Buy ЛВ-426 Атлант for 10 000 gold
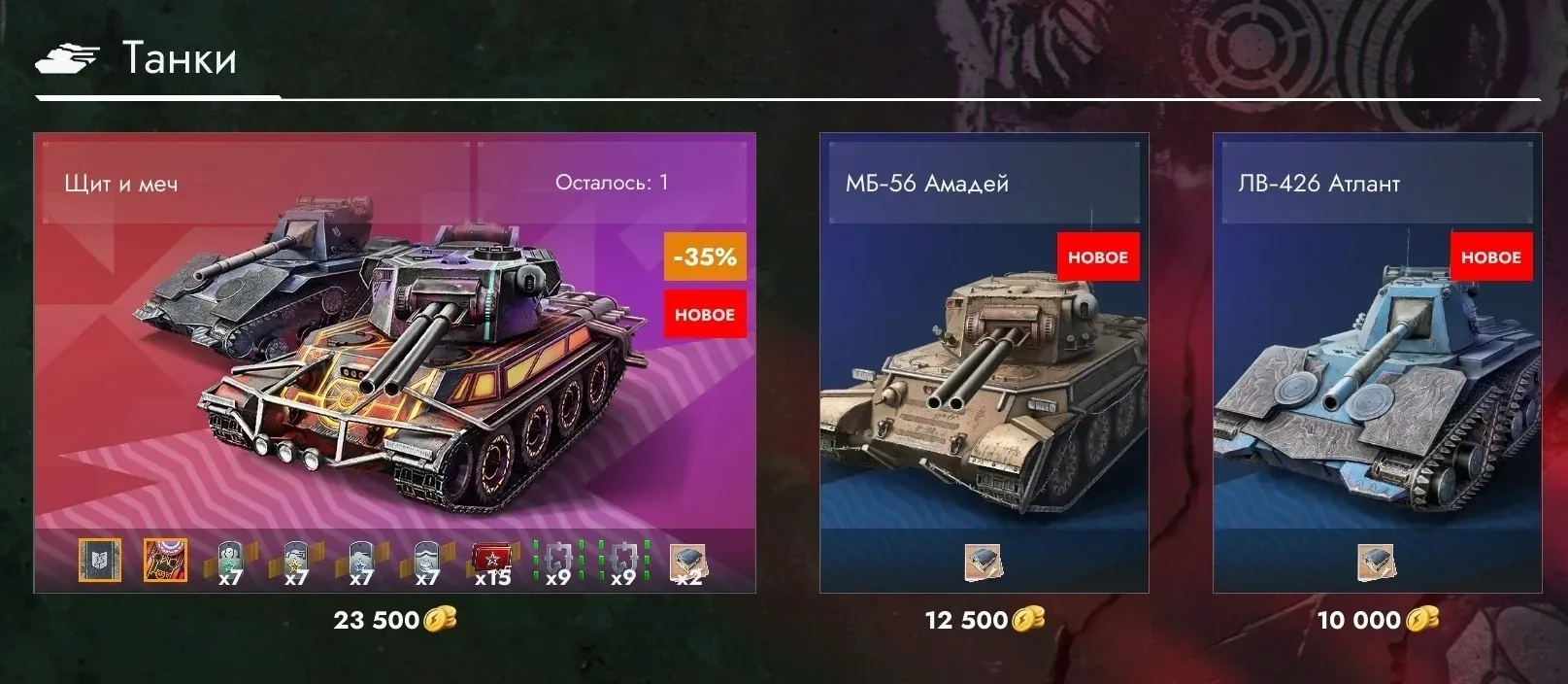The width and height of the screenshot is (1568, 684). coord(1377,620)
